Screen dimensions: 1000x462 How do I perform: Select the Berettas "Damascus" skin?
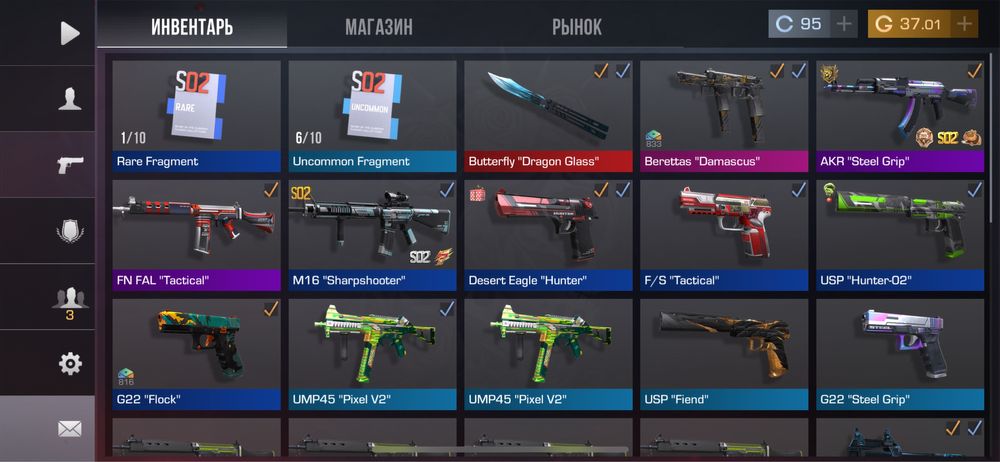(x=724, y=115)
